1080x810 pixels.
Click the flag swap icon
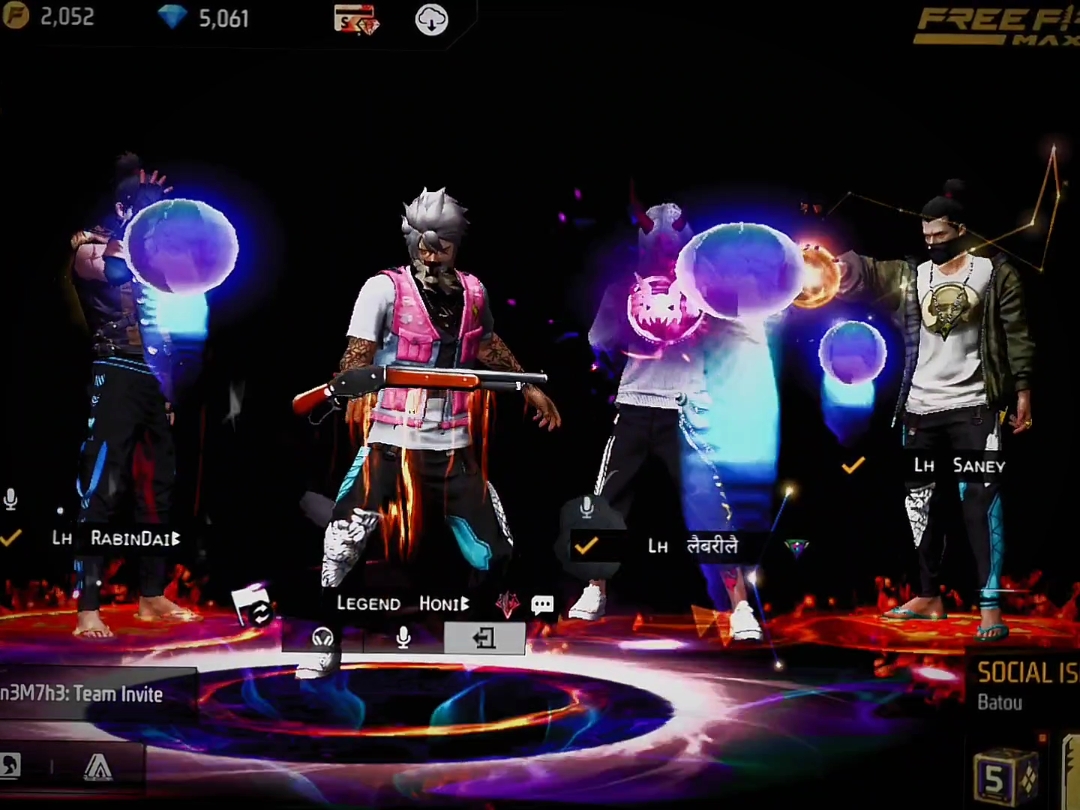tap(253, 606)
